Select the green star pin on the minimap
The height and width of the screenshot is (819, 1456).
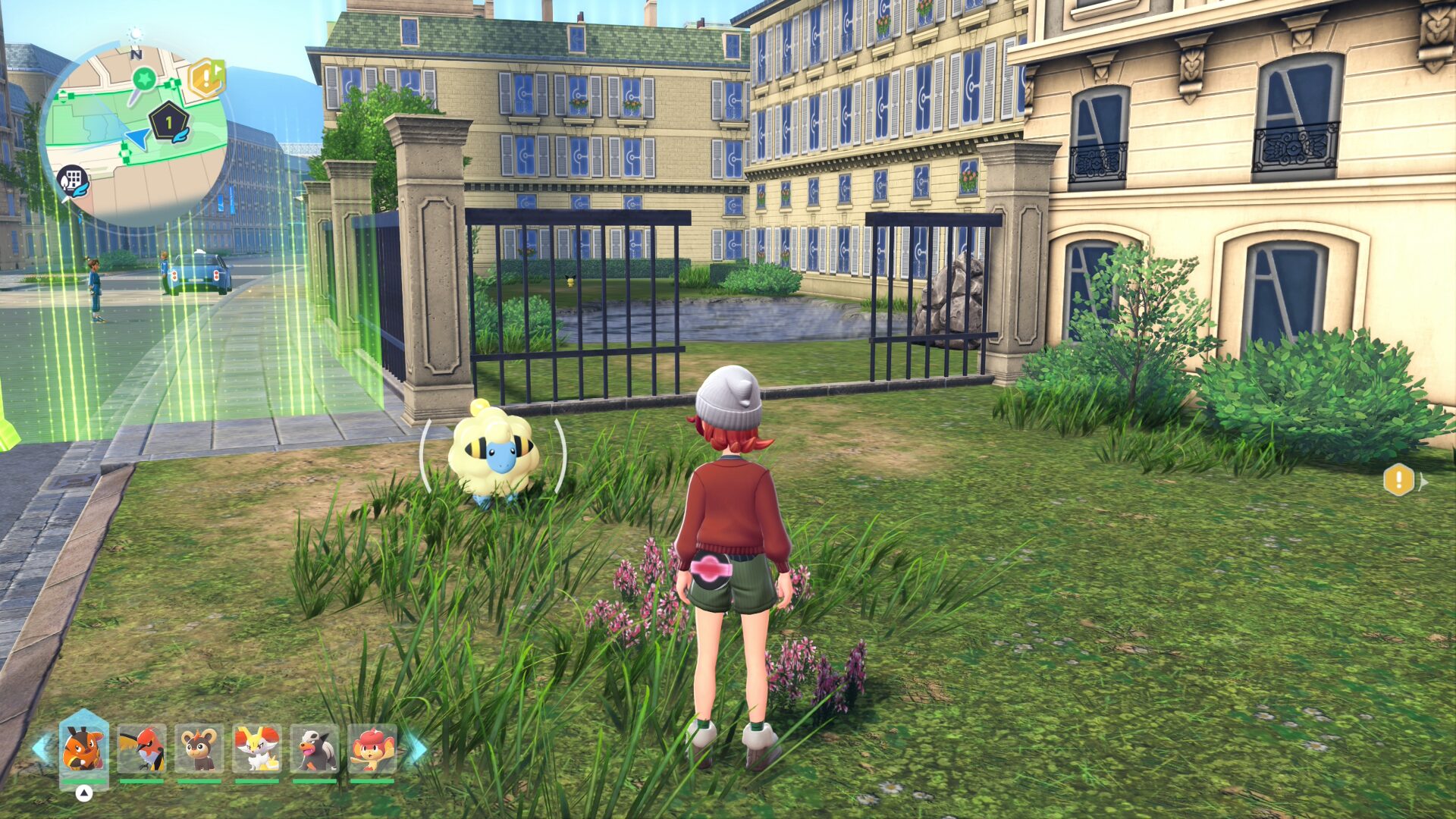pyautogui.click(x=143, y=79)
